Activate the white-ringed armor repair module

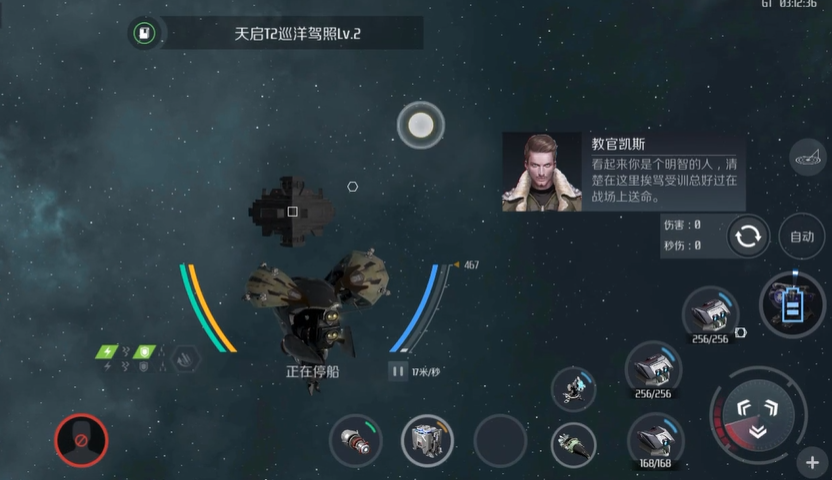pyautogui.click(x=427, y=441)
